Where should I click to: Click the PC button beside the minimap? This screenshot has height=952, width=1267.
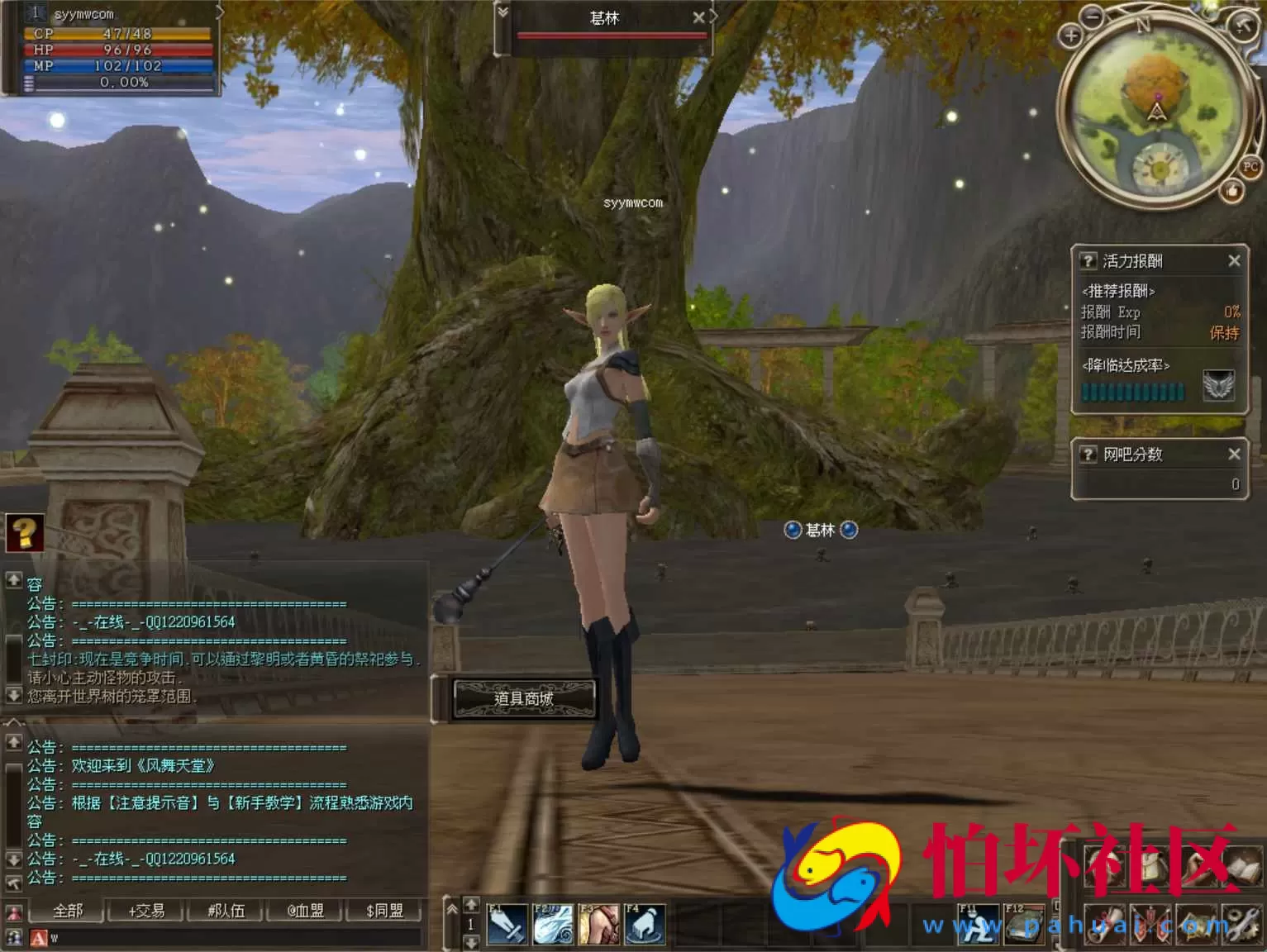tap(1250, 167)
